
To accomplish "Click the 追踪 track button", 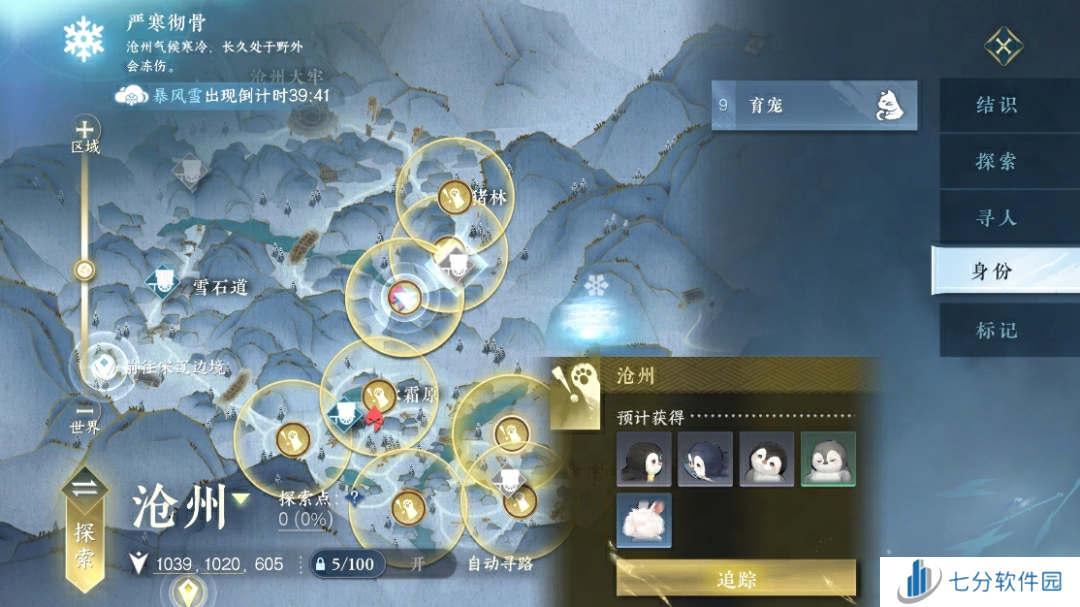I will tap(736, 579).
